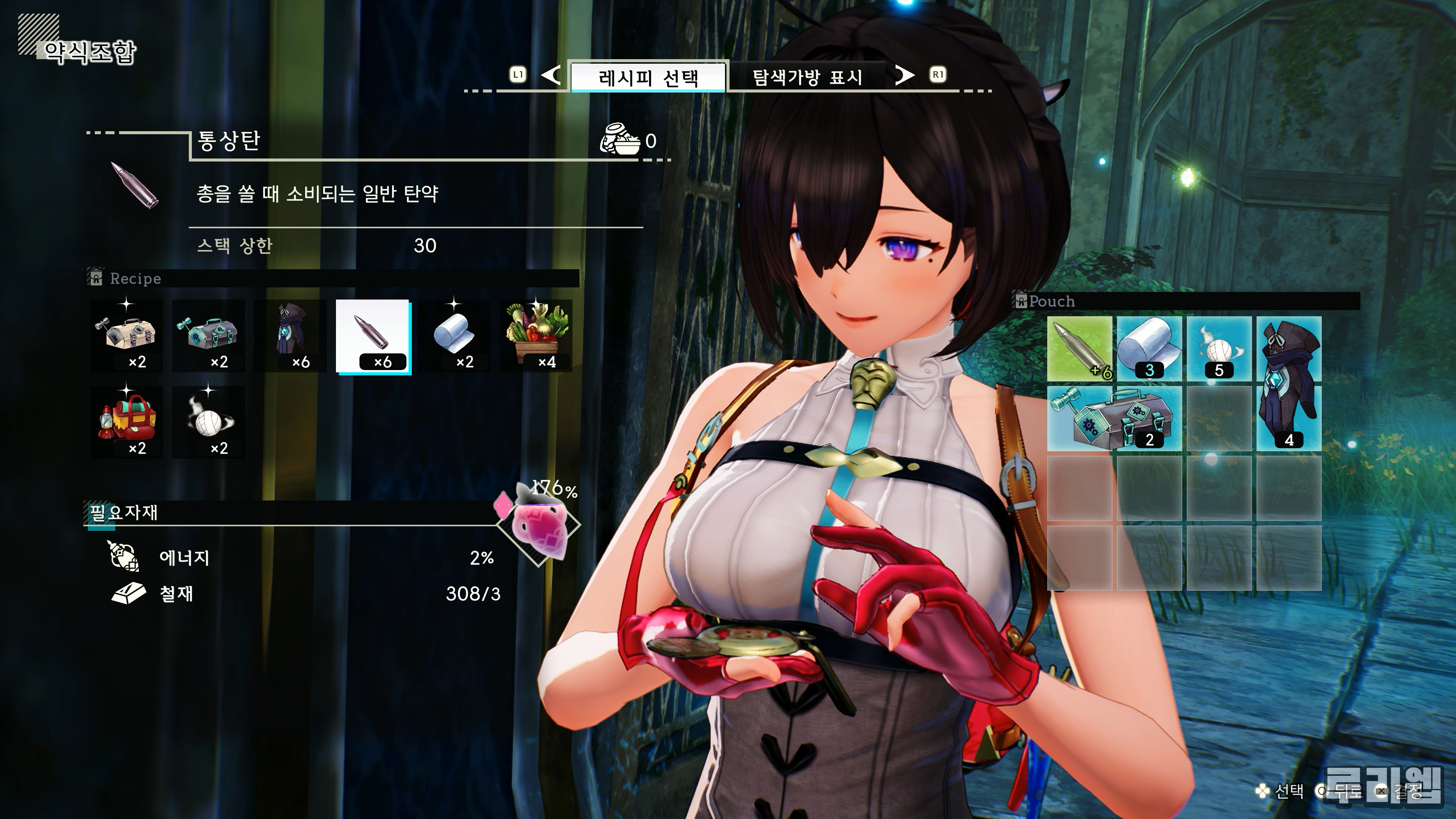The image size is (1456, 819).
Task: Select the bandage roll recipe
Action: coord(455,336)
